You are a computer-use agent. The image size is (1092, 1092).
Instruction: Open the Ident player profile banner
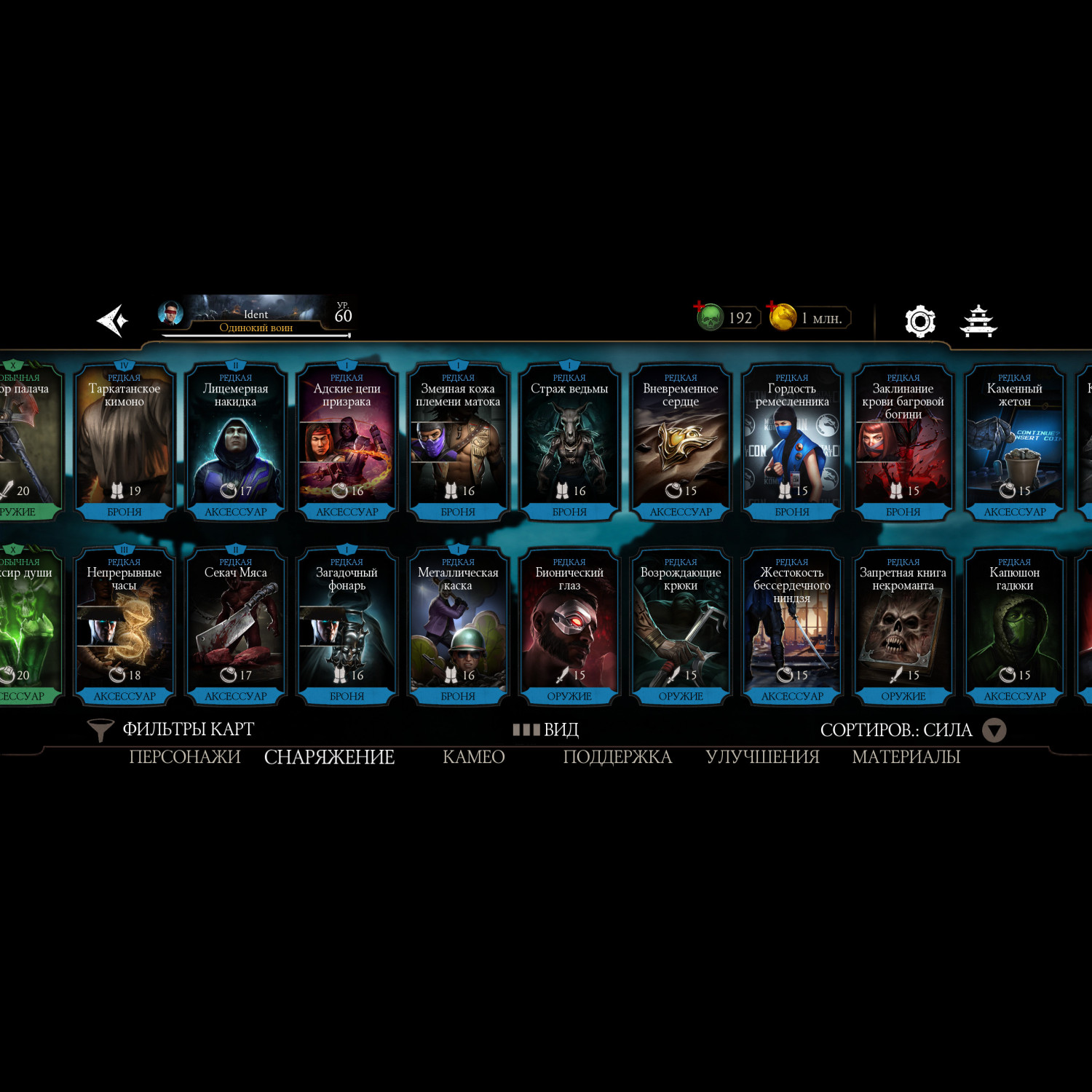[255, 317]
